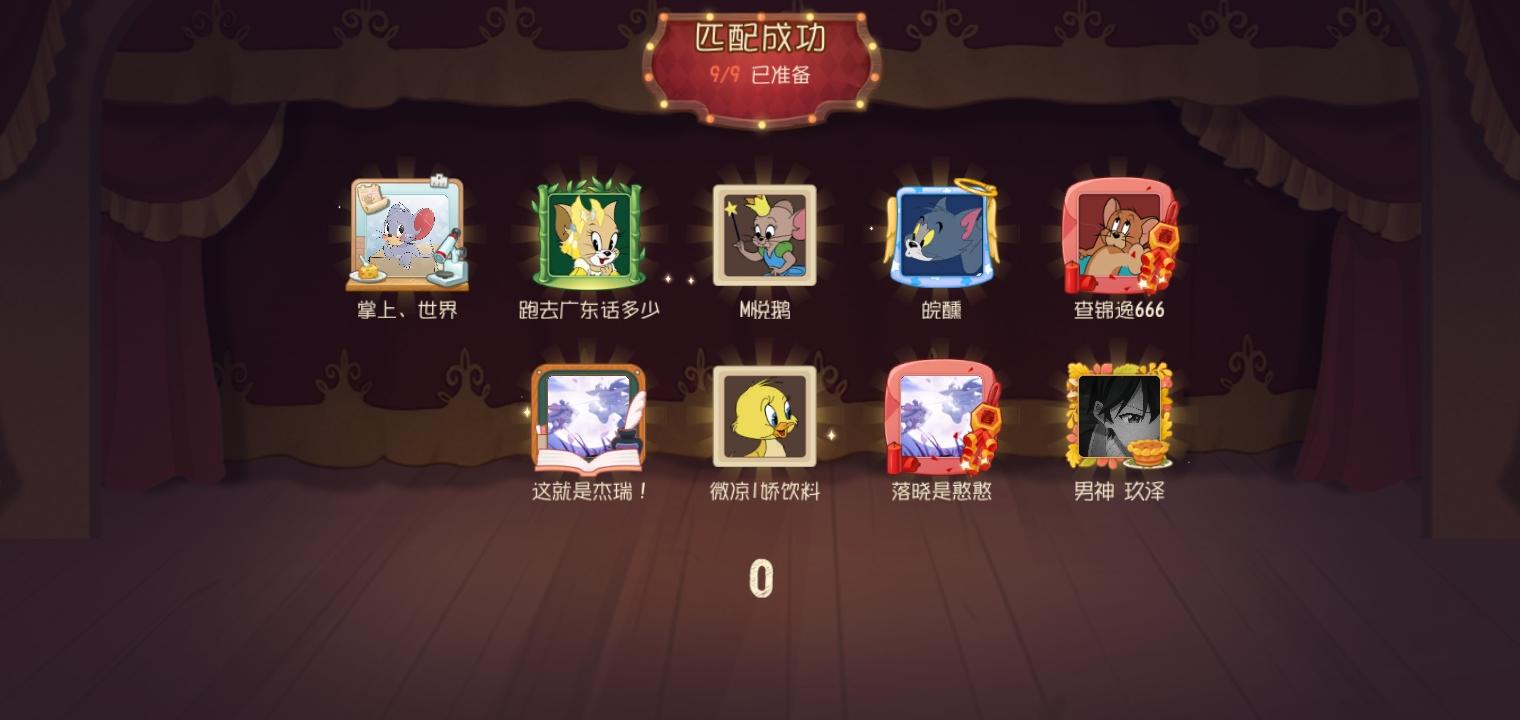The image size is (1520, 720).
Task: Click the player name 皖醺
Action: pyautogui.click(x=940, y=310)
